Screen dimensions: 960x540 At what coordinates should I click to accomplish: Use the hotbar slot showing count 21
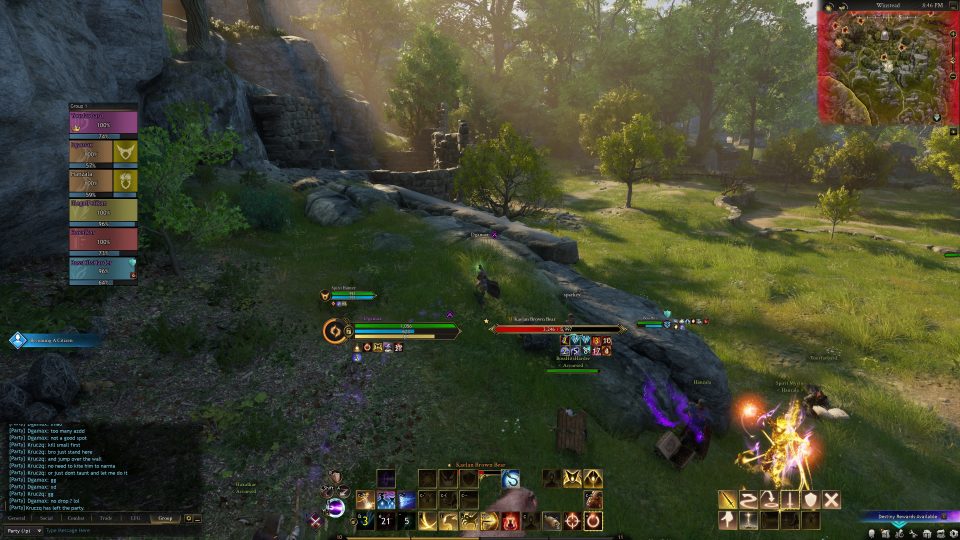coord(385,520)
